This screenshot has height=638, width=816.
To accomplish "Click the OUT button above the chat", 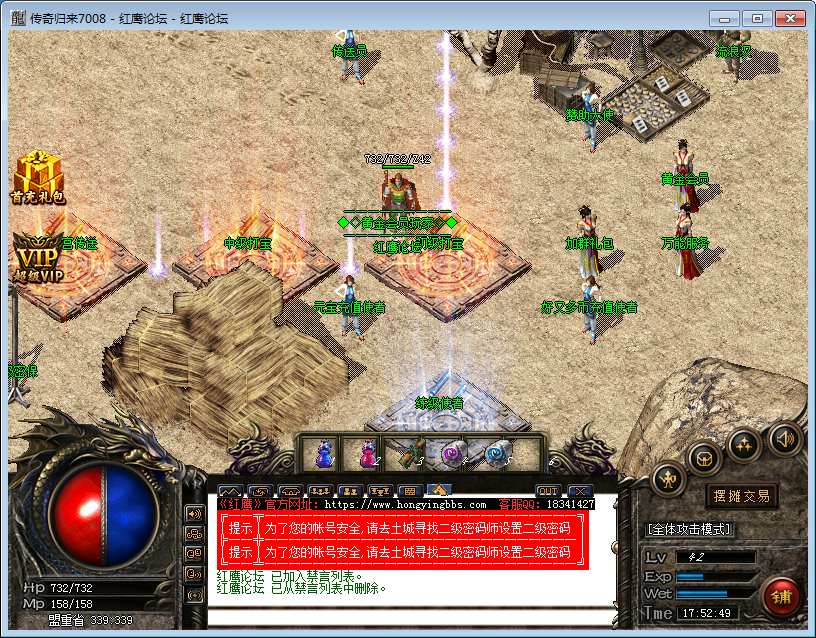I will (x=547, y=491).
